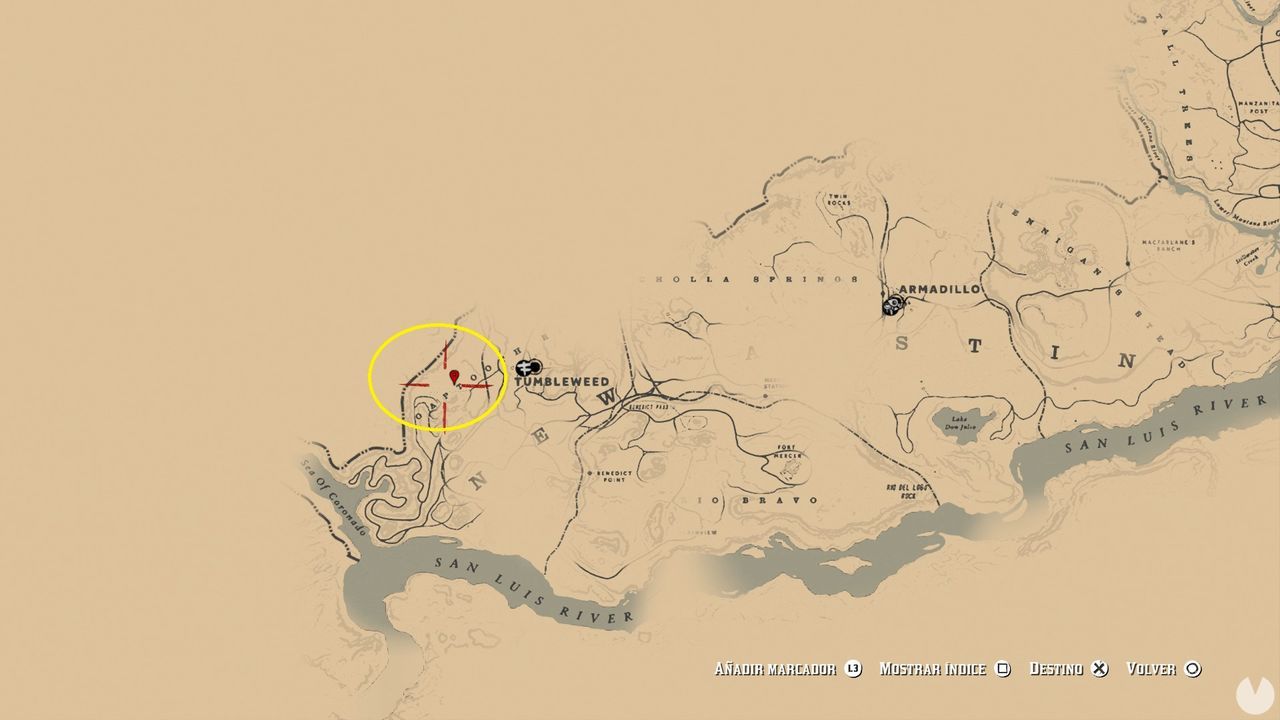Open Mostrar Índice from the bottom bar
1280x720 pixels.
click(936, 669)
